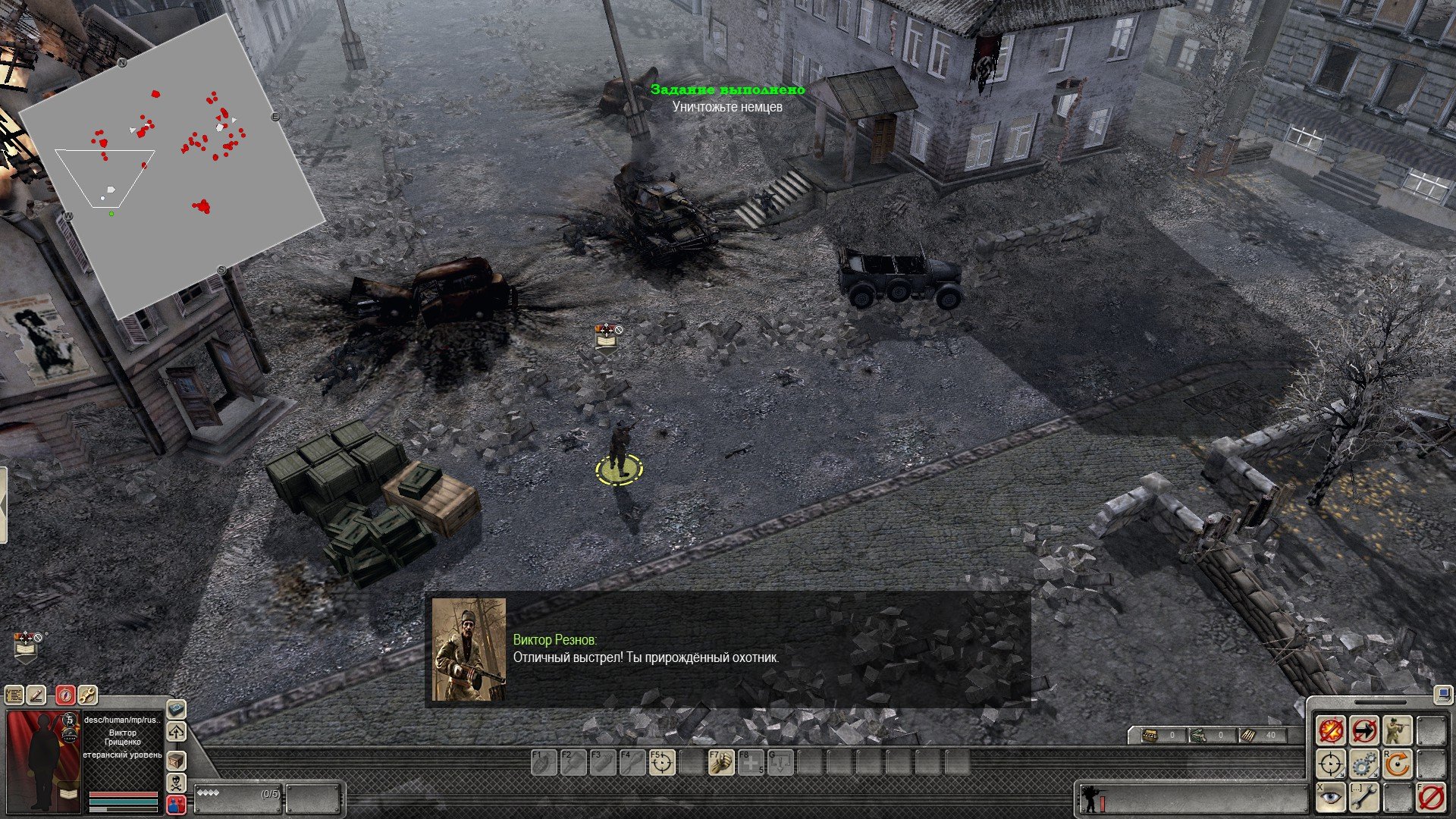Cancel orders with the red stop button
The image size is (1456, 819).
[1431, 797]
